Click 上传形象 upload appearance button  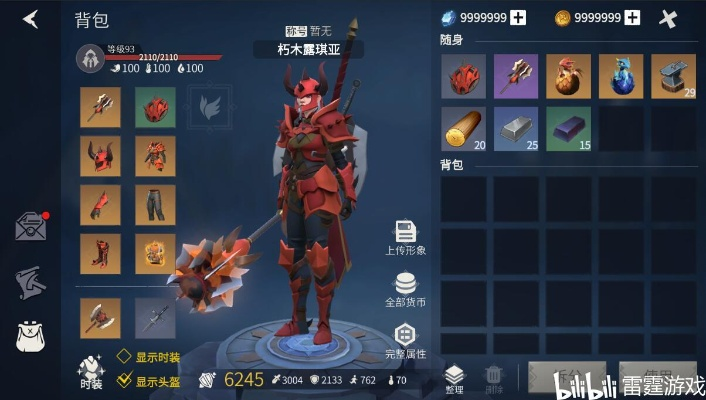[x=406, y=238]
